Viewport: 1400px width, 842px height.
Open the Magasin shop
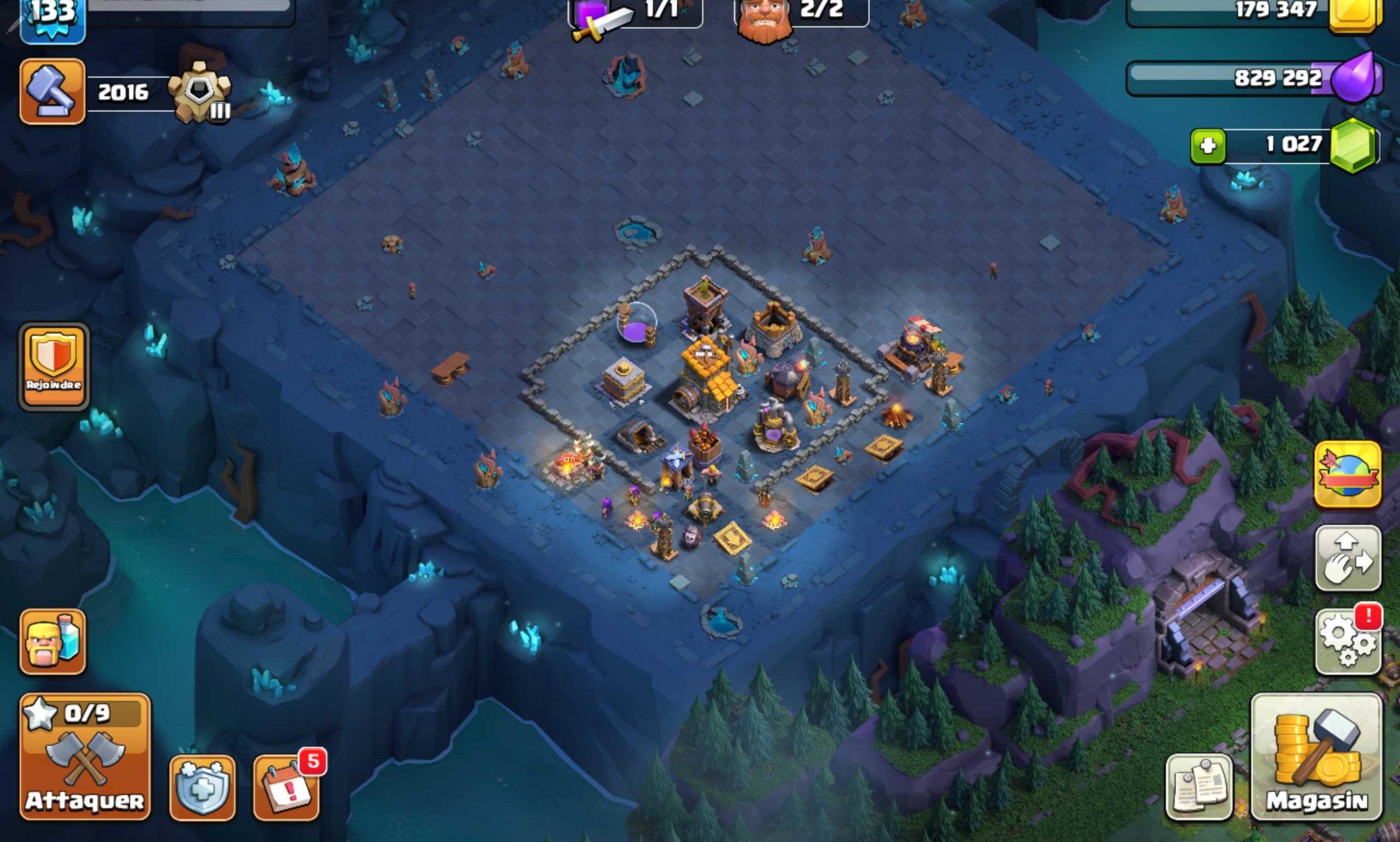(x=1316, y=756)
